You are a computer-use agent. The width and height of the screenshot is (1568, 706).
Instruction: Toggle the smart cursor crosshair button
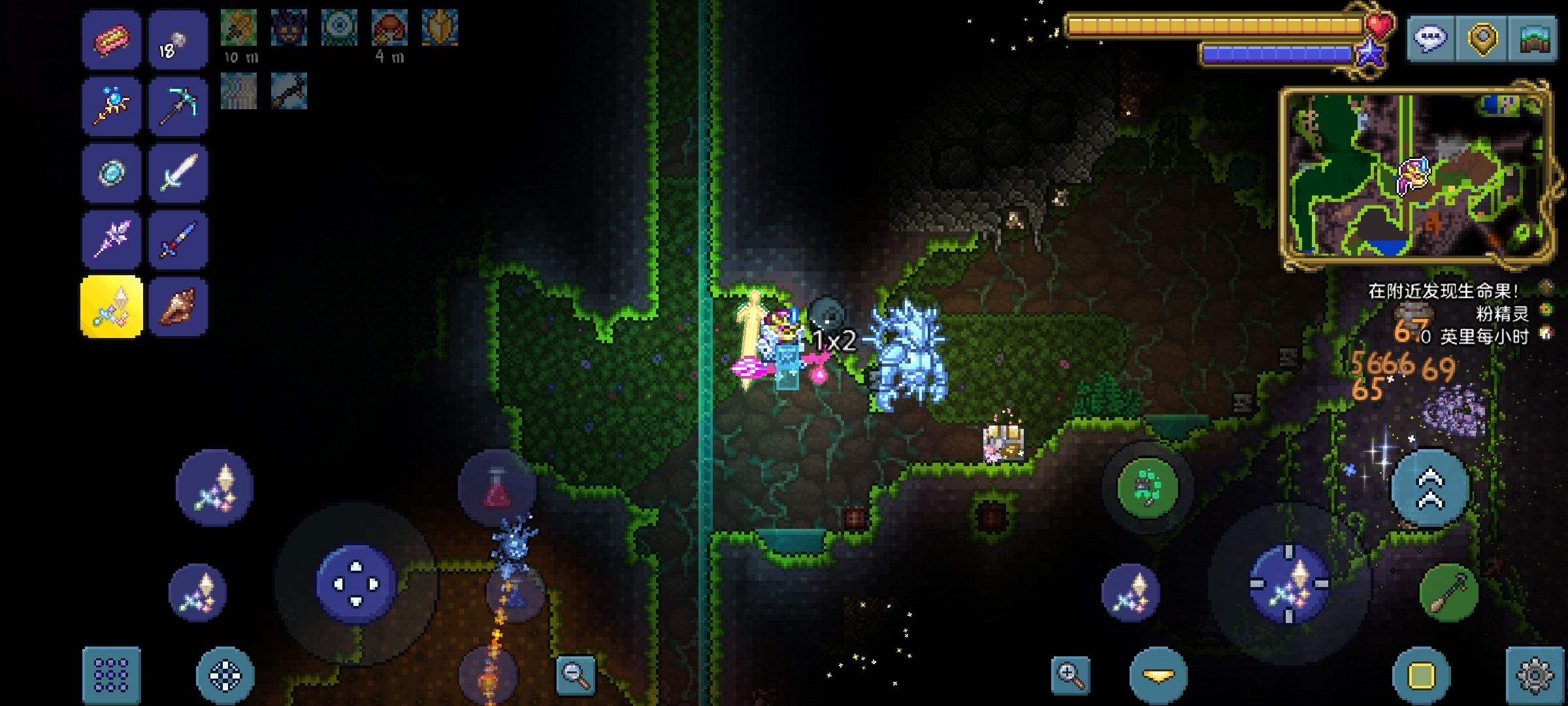pyautogui.click(x=225, y=675)
